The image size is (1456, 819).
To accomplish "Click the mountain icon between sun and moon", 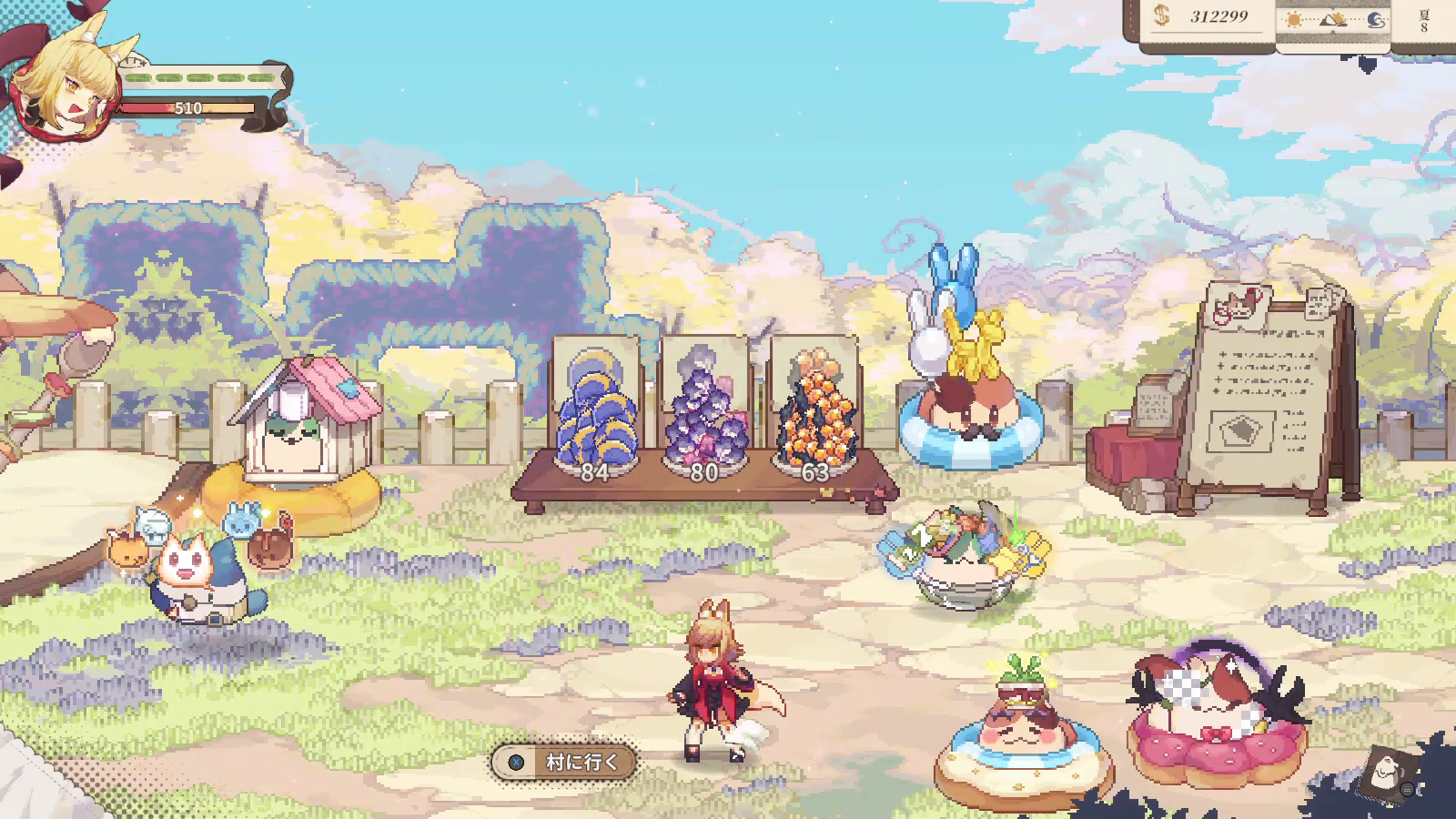I will (x=1331, y=21).
